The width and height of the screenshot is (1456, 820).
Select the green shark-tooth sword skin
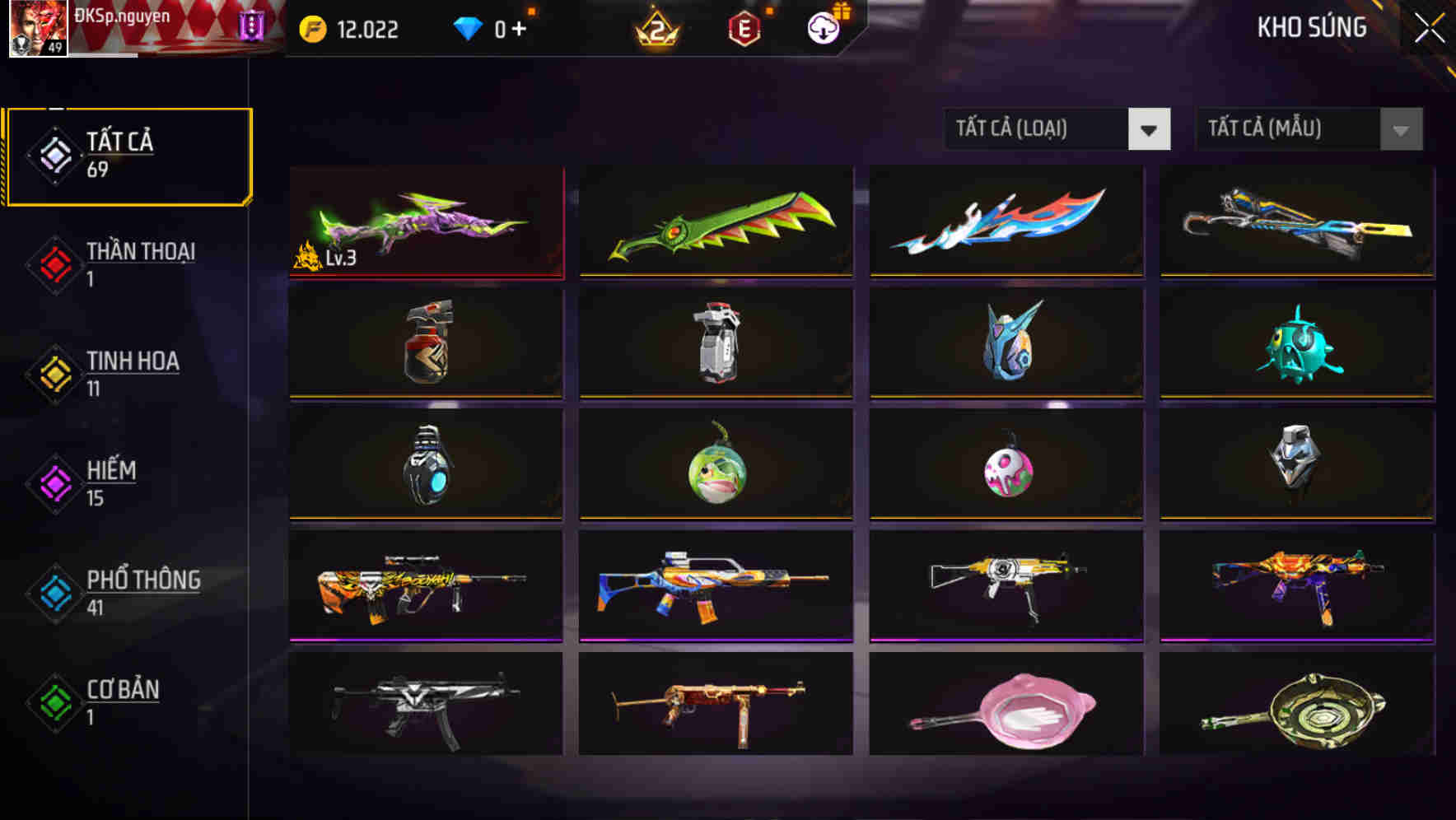coord(715,222)
